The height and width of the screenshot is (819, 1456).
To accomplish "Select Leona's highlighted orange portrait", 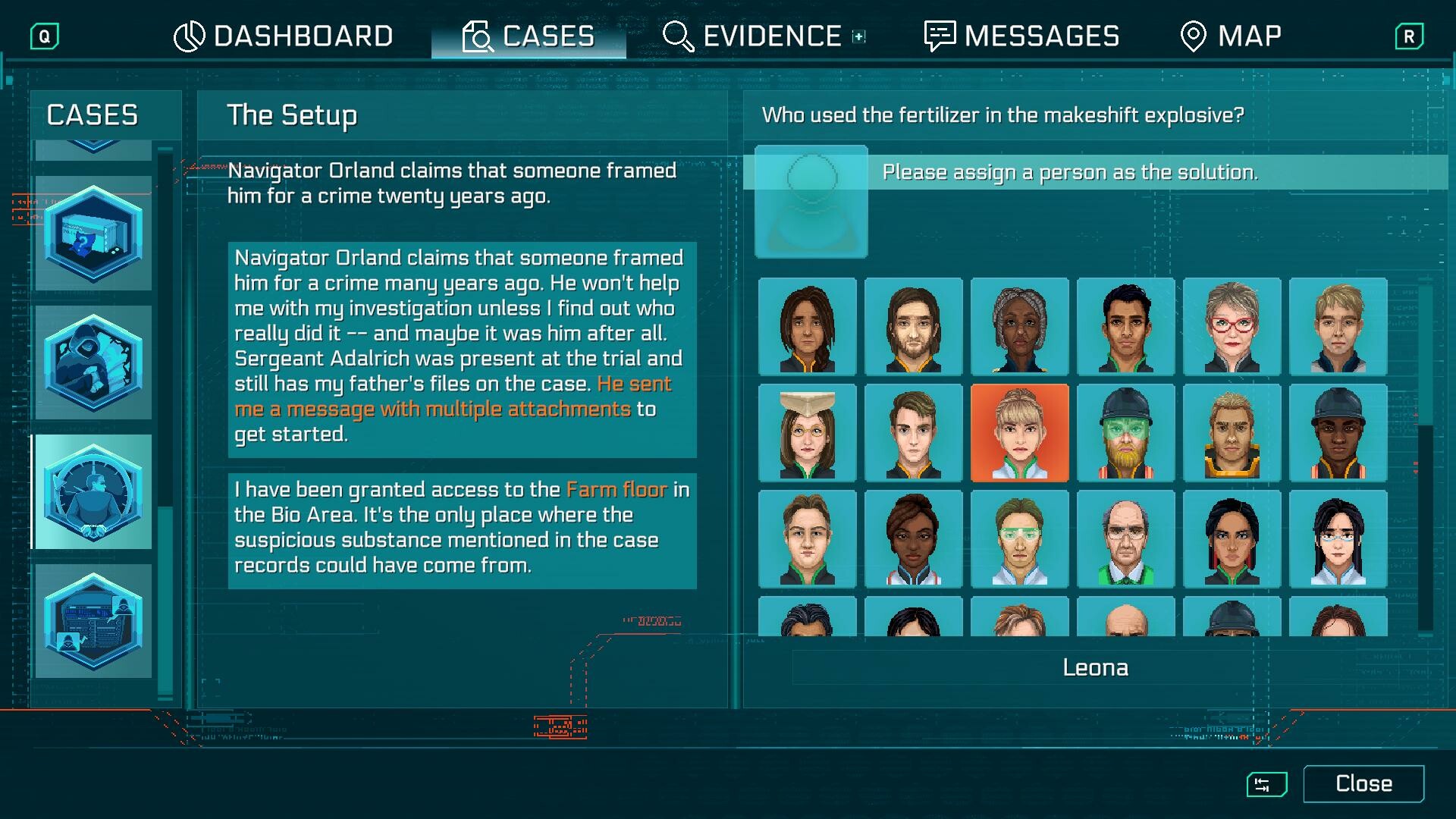I will coord(1020,432).
